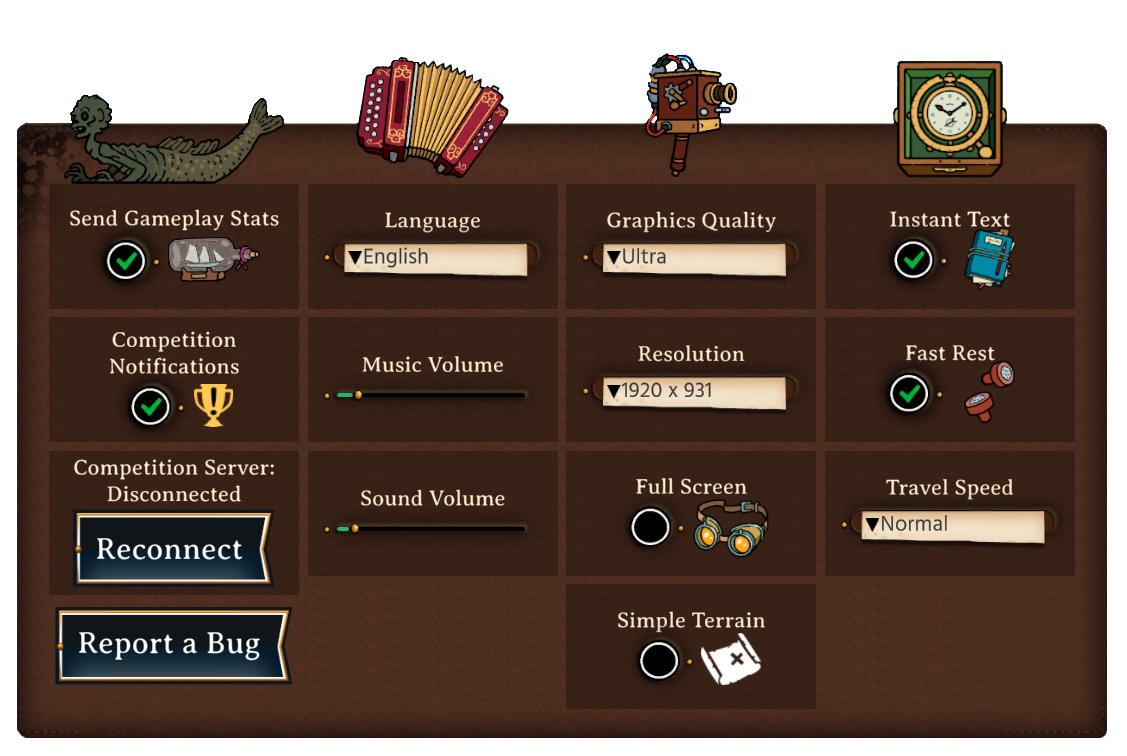This screenshot has width=1127, height=756.
Task: Open the Travel Speed dropdown
Action: 951,525
